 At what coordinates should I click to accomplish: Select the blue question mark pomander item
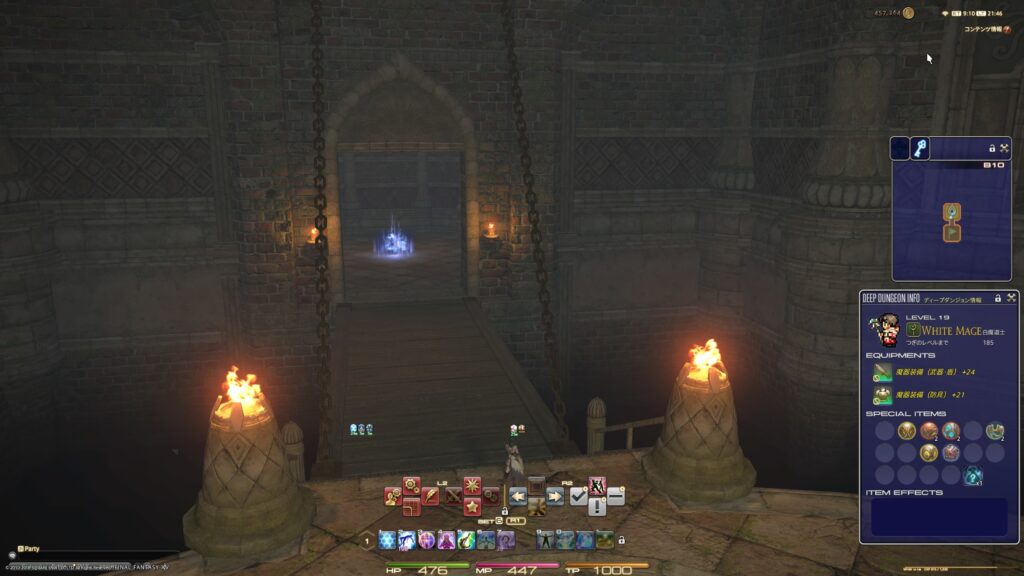coord(972,476)
